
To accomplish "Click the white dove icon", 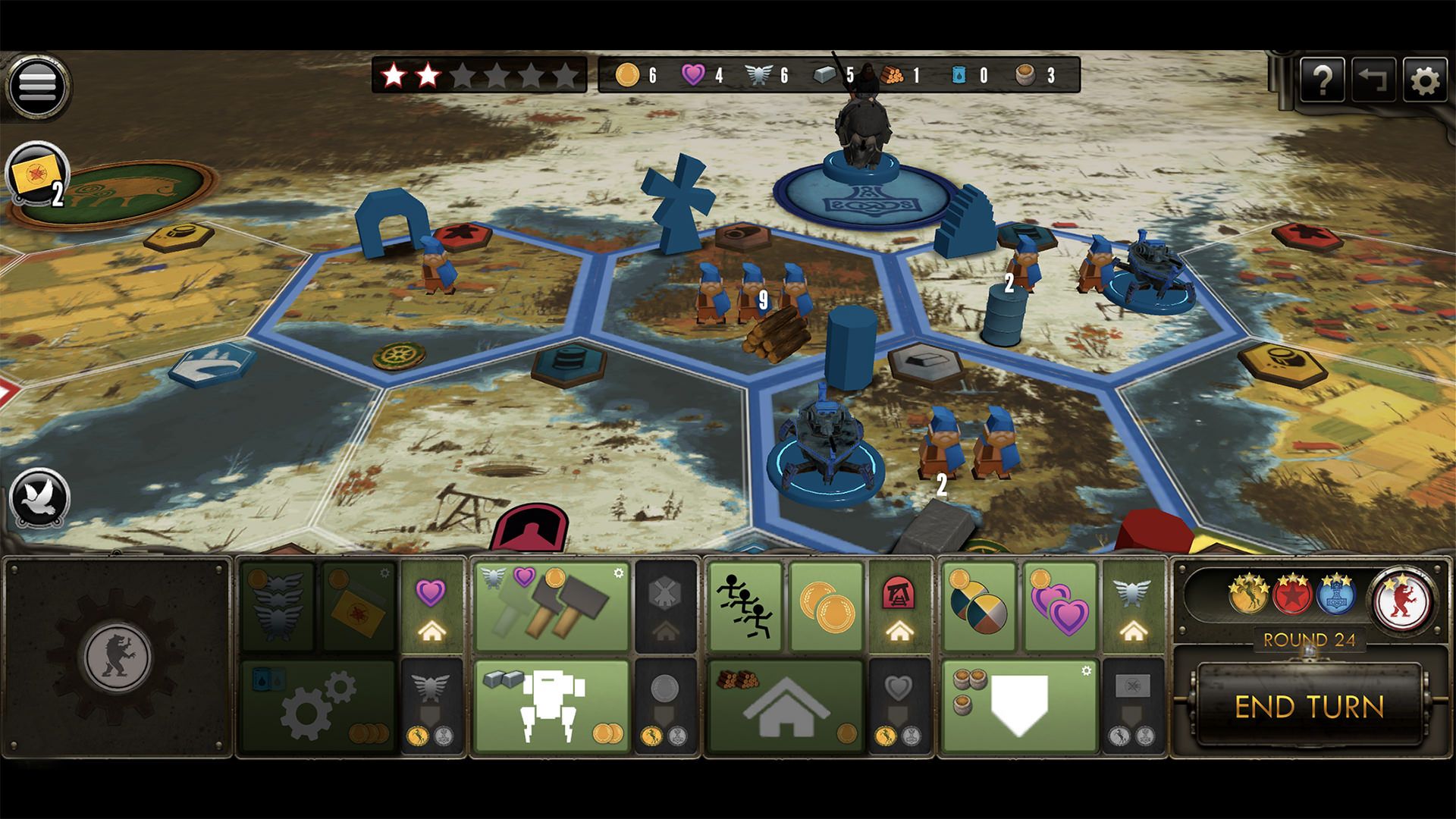I will 39,499.
